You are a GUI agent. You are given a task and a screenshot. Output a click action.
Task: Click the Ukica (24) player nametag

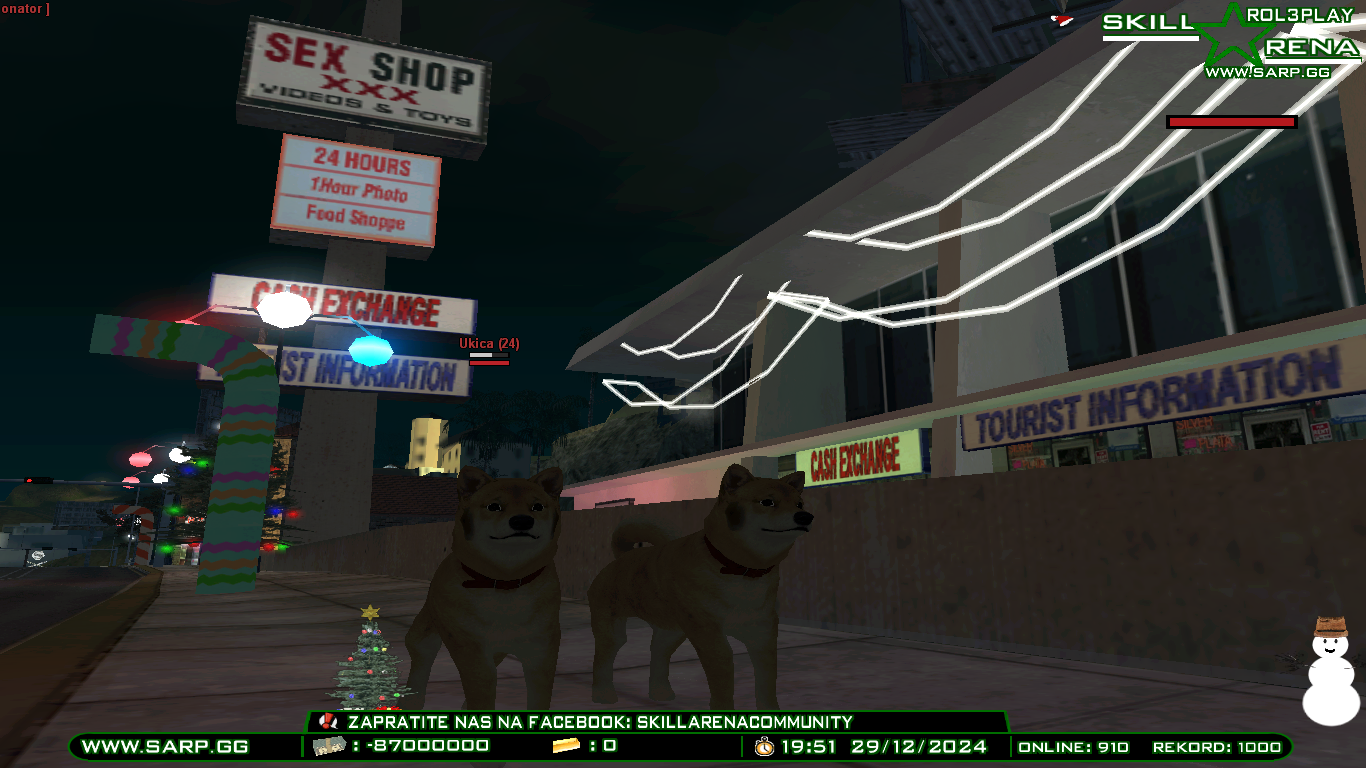click(487, 341)
